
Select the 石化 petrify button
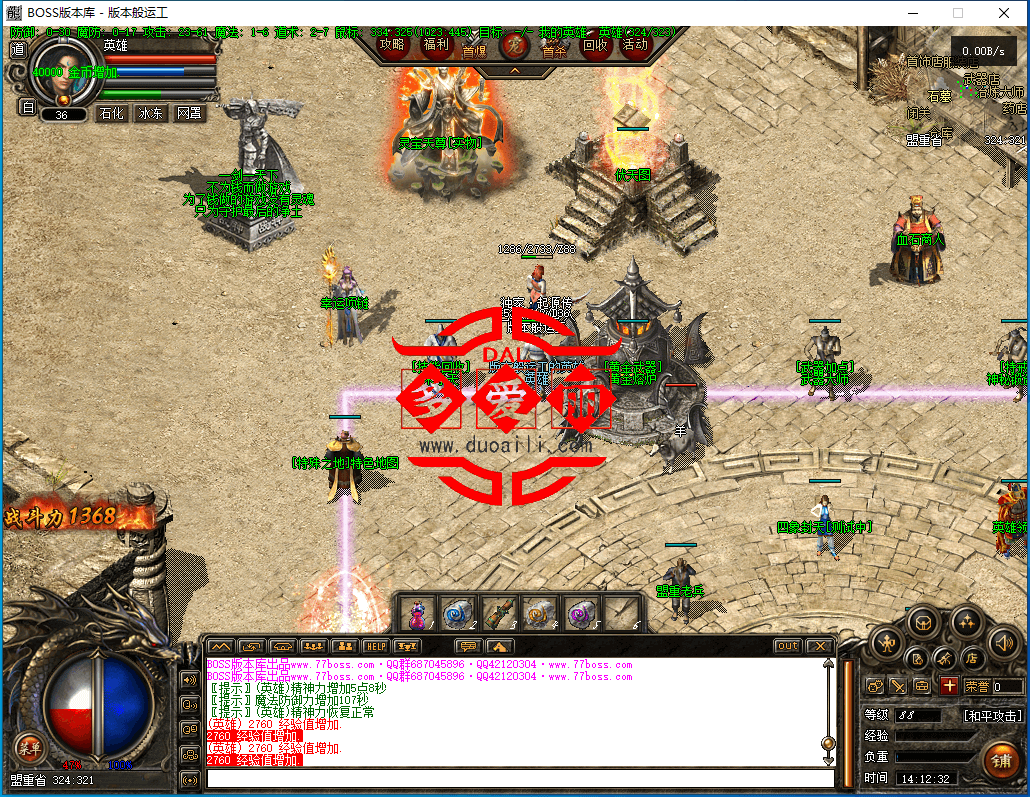pyautogui.click(x=111, y=114)
